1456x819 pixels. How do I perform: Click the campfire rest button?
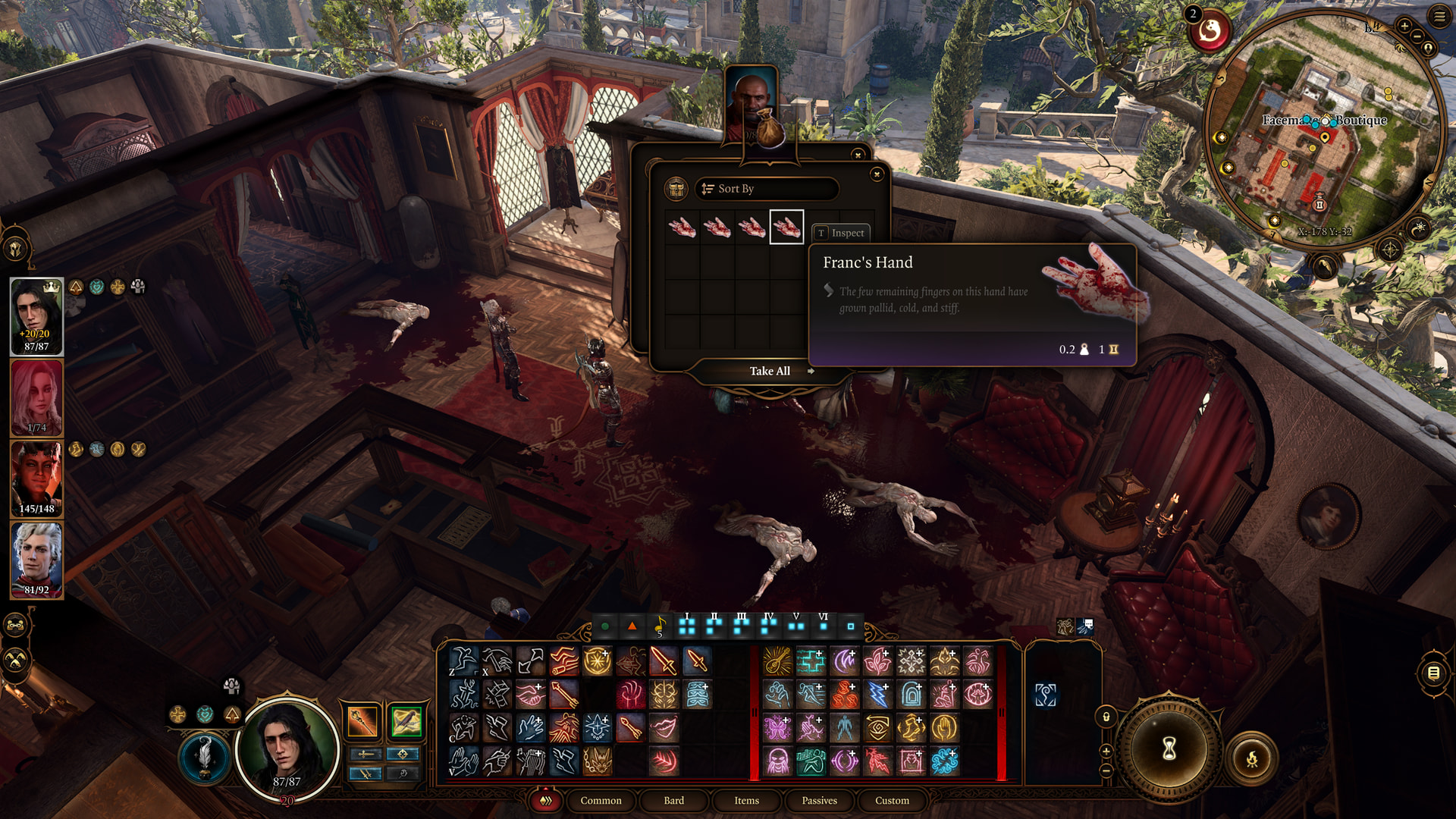(1252, 758)
